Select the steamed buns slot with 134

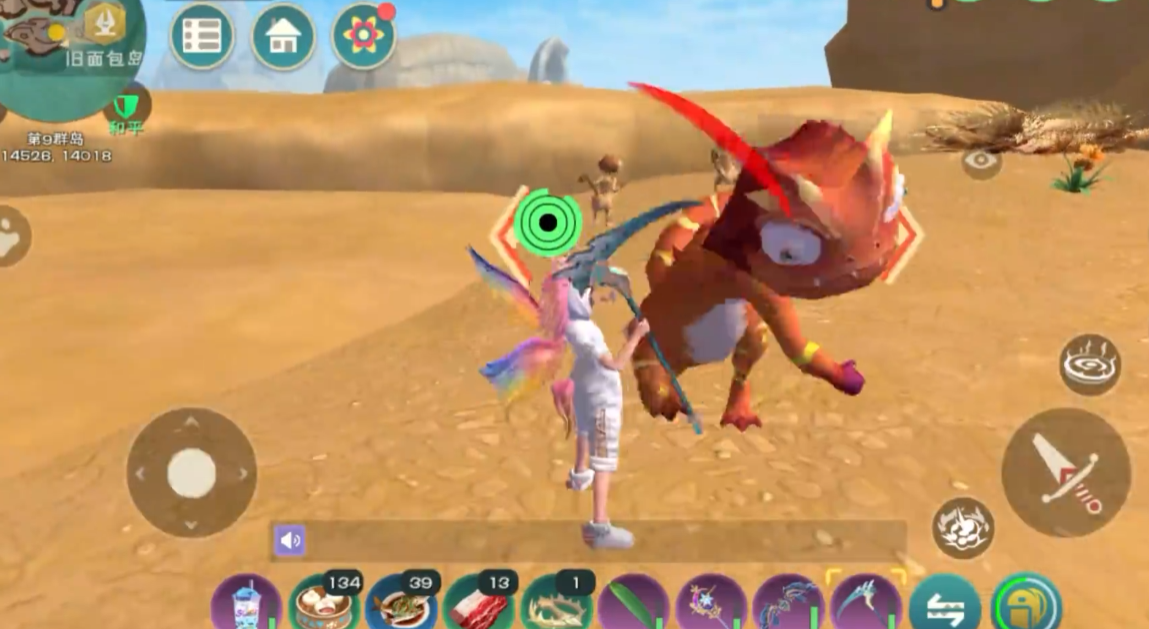coord(324,604)
